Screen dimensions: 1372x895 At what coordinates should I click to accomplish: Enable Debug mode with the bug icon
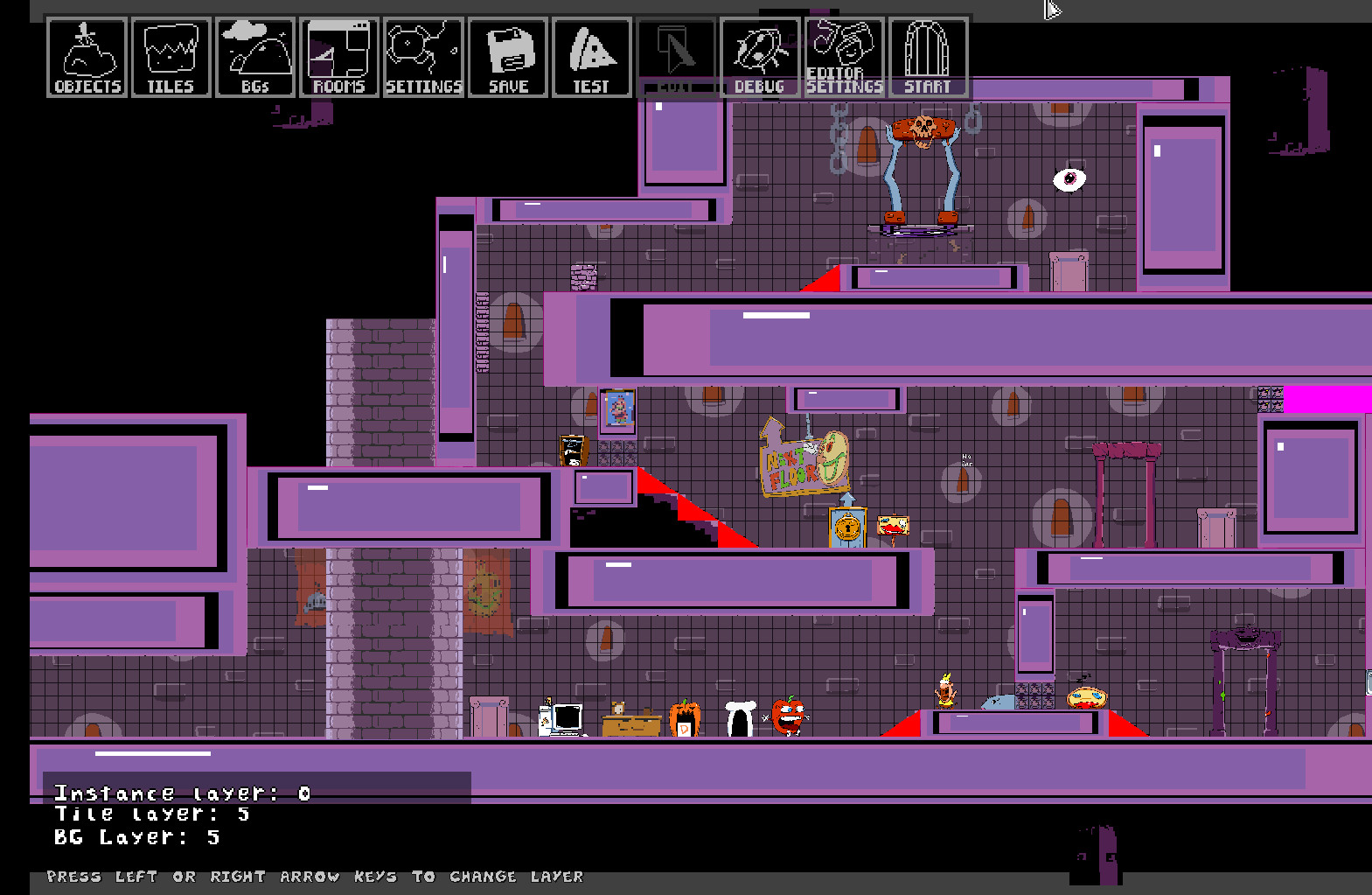[759, 55]
